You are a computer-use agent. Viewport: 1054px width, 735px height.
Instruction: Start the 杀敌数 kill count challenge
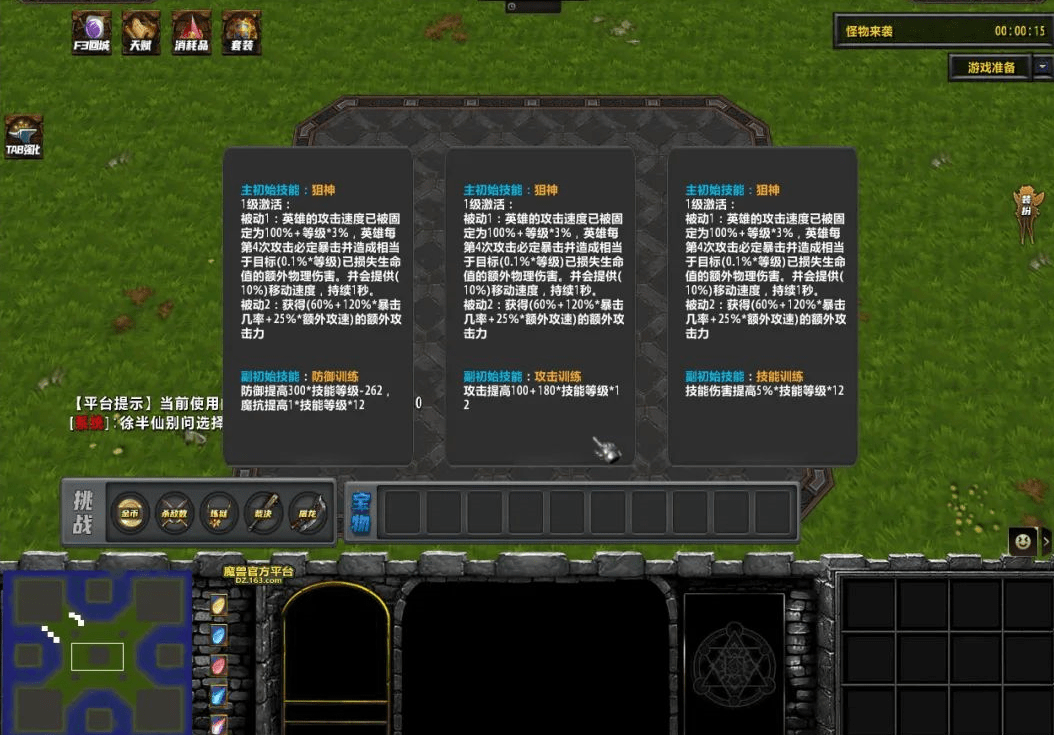coord(174,511)
